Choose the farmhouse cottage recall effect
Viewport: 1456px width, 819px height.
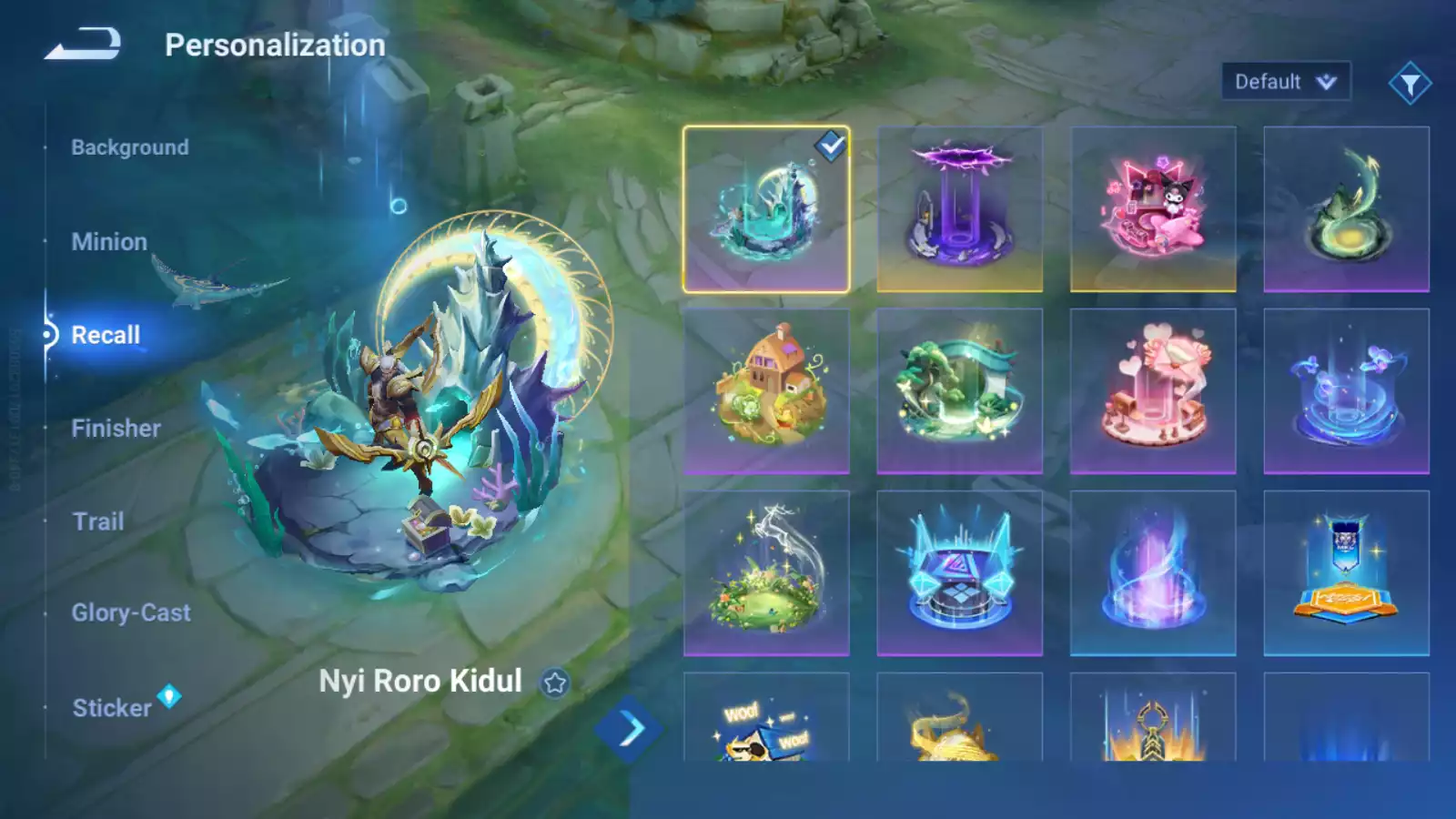(766, 391)
